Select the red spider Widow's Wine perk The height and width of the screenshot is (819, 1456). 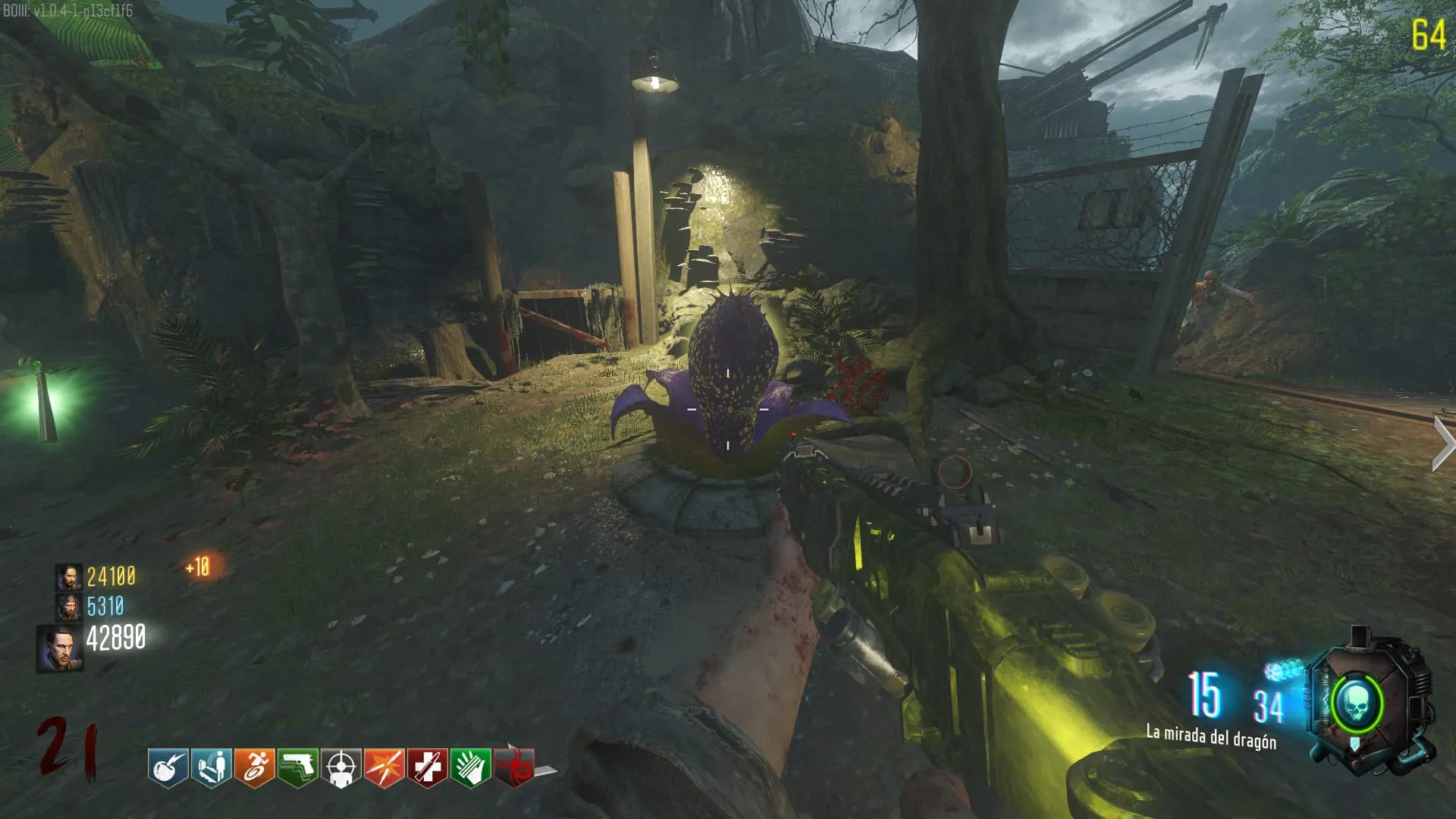[x=514, y=768]
